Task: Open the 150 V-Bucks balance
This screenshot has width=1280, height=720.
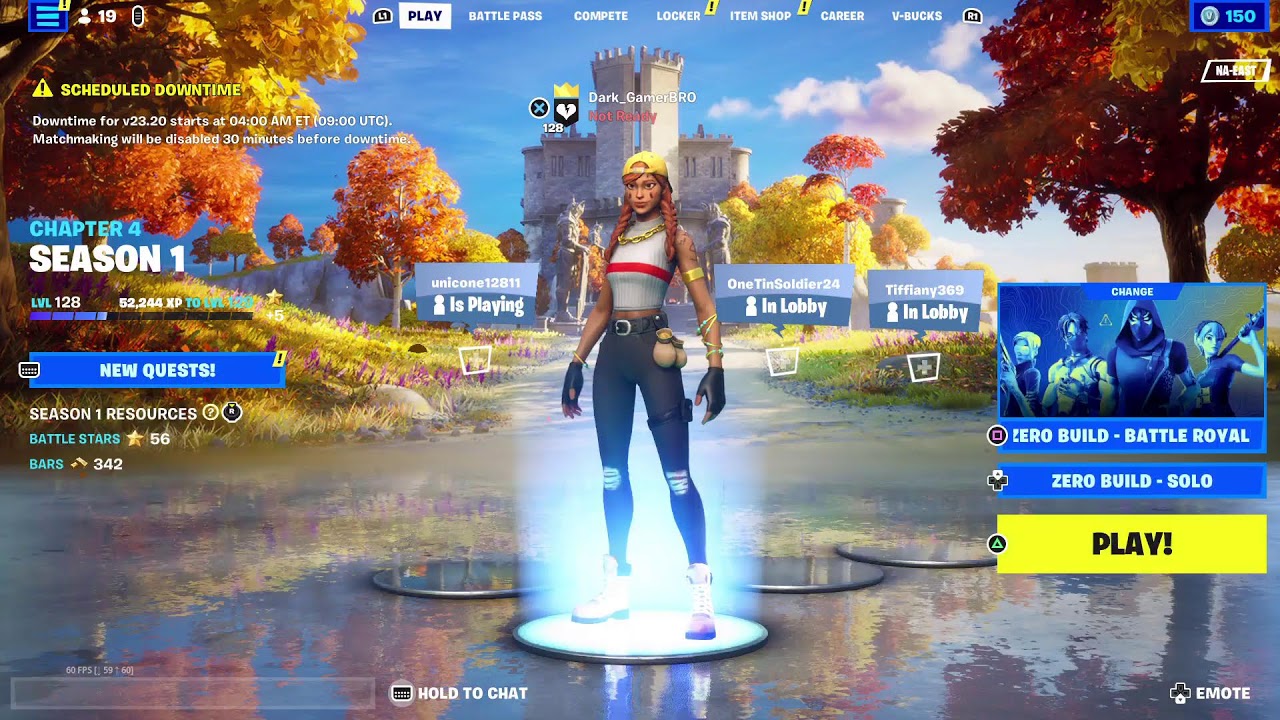Action: (1229, 16)
